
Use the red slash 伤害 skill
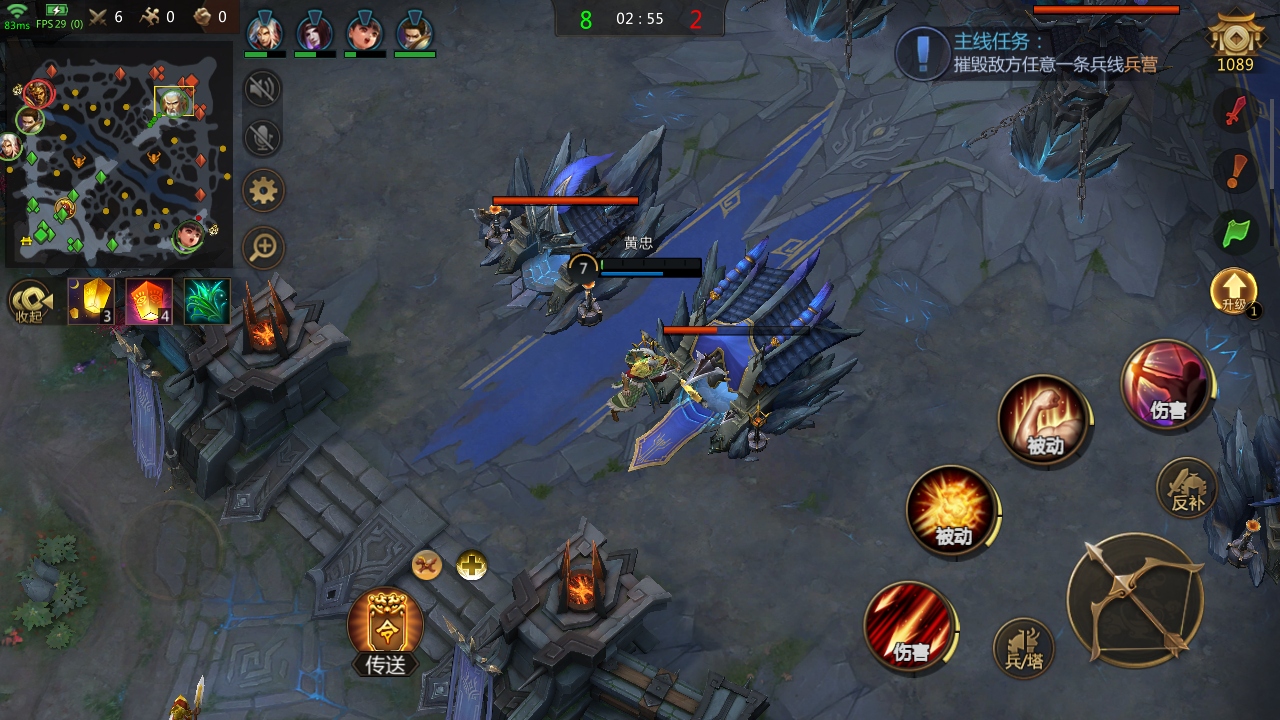click(x=909, y=627)
